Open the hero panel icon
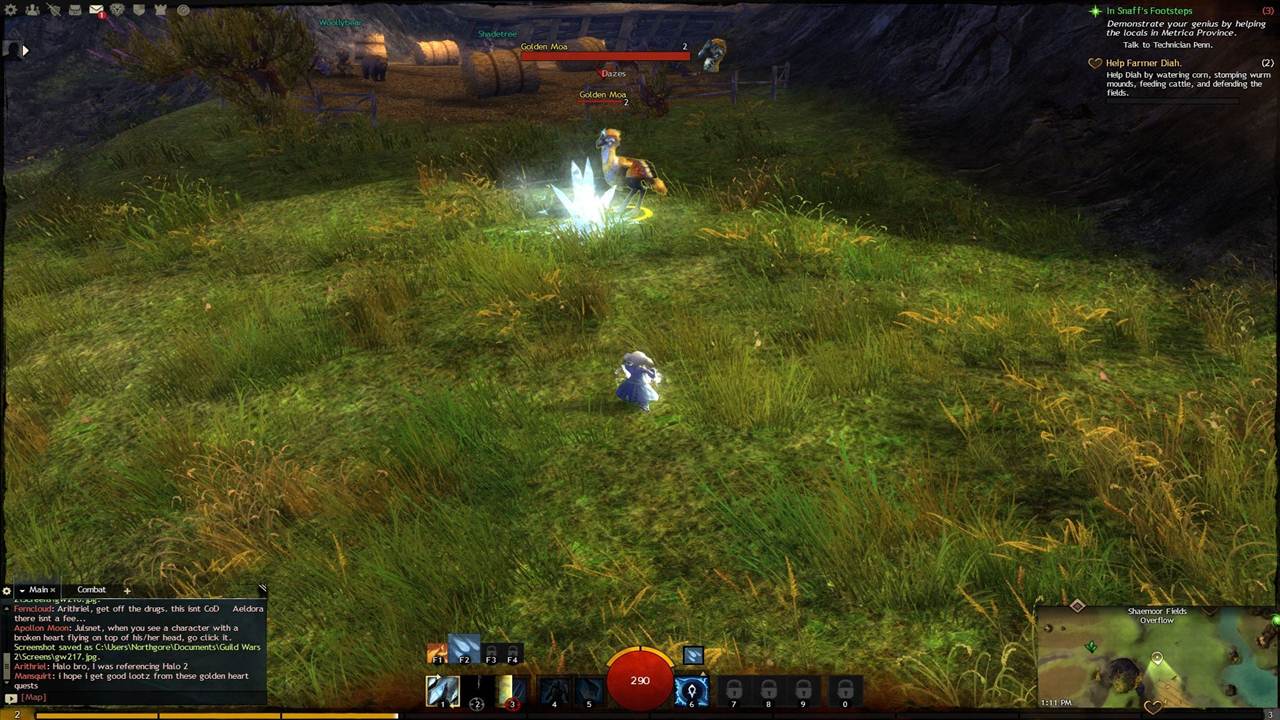This screenshot has height=720, width=1280. click(54, 10)
